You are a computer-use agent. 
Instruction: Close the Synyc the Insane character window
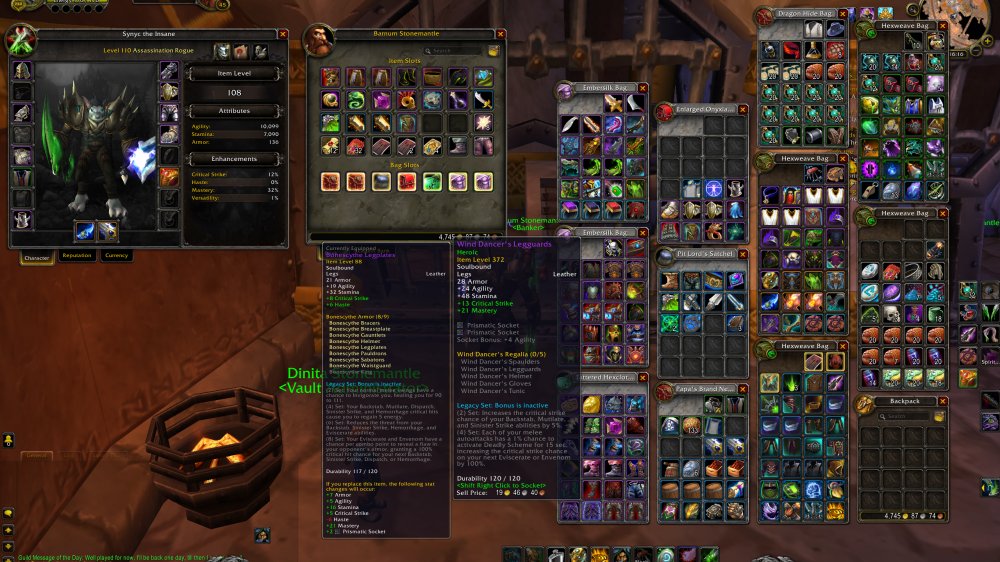283,34
